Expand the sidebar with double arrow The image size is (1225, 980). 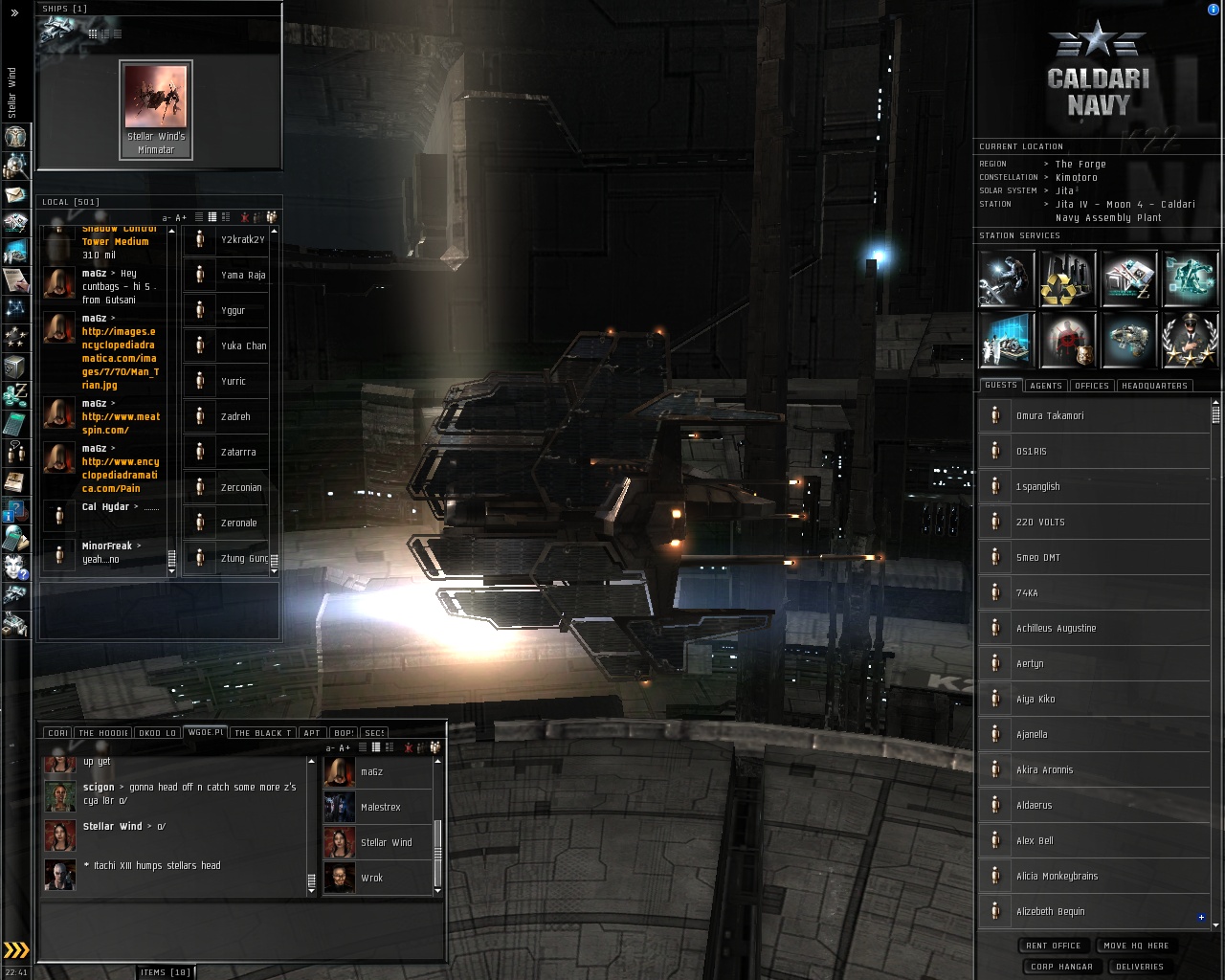click(x=14, y=13)
